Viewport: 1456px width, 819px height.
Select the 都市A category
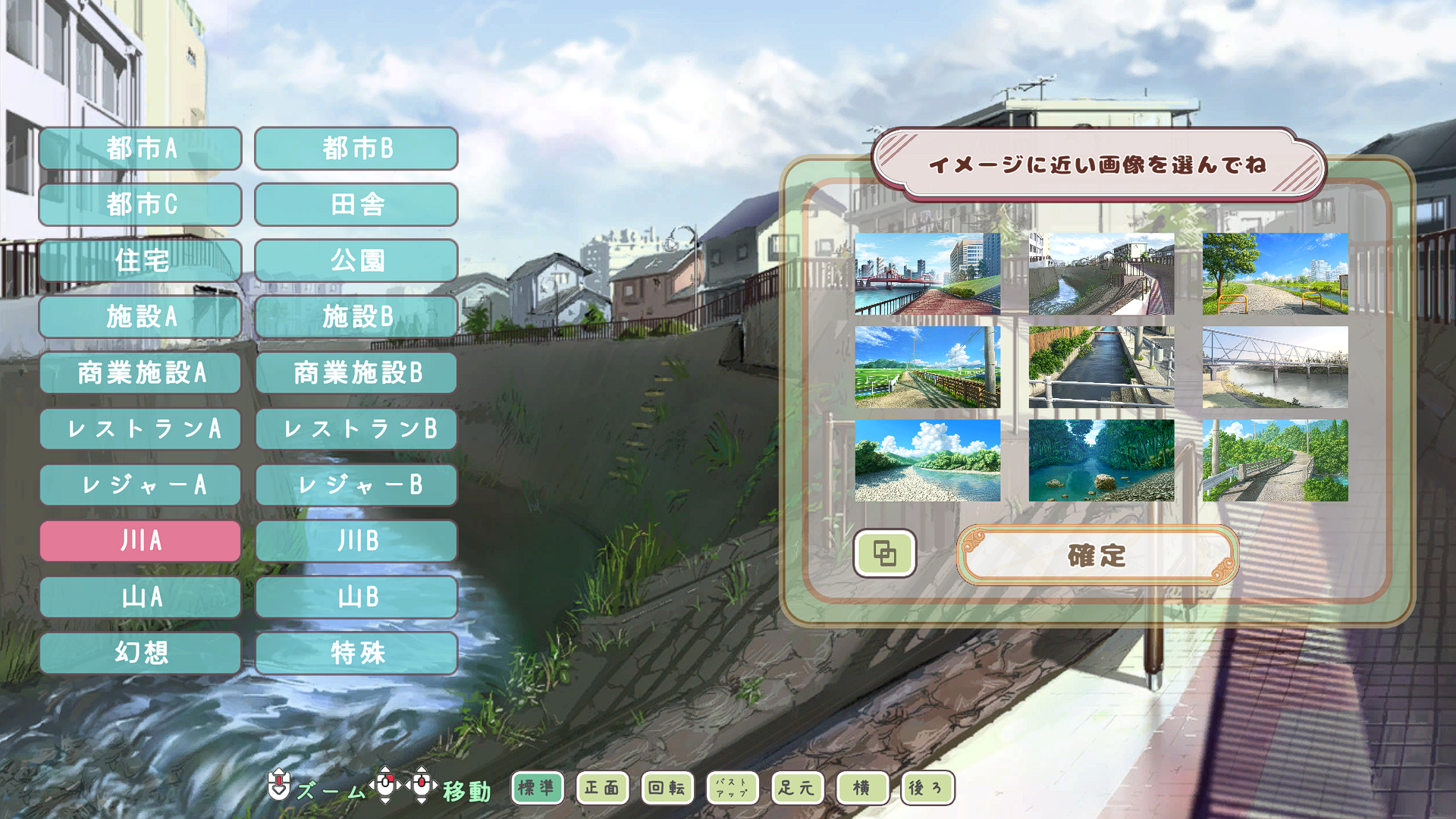click(x=140, y=149)
